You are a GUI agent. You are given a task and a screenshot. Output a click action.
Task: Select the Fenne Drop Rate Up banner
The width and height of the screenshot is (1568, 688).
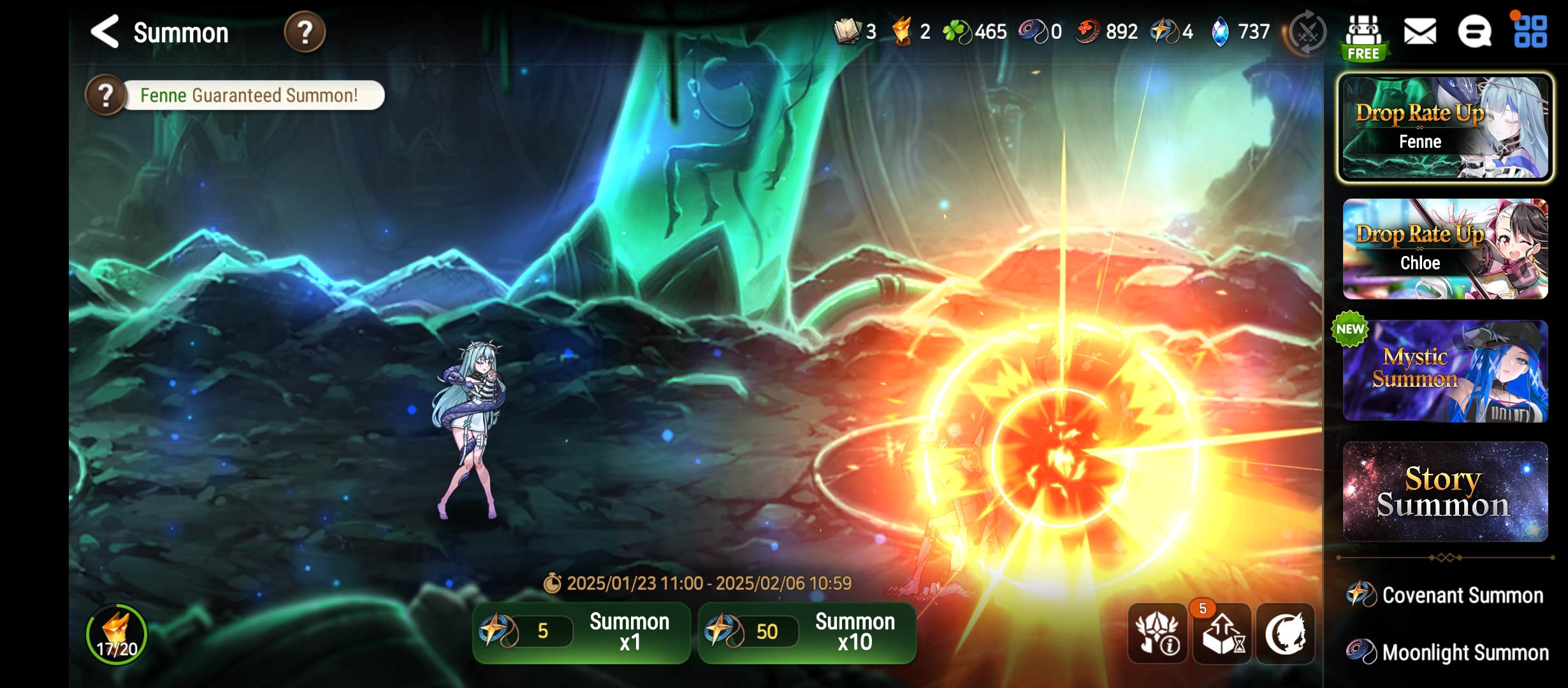[x=1445, y=127]
